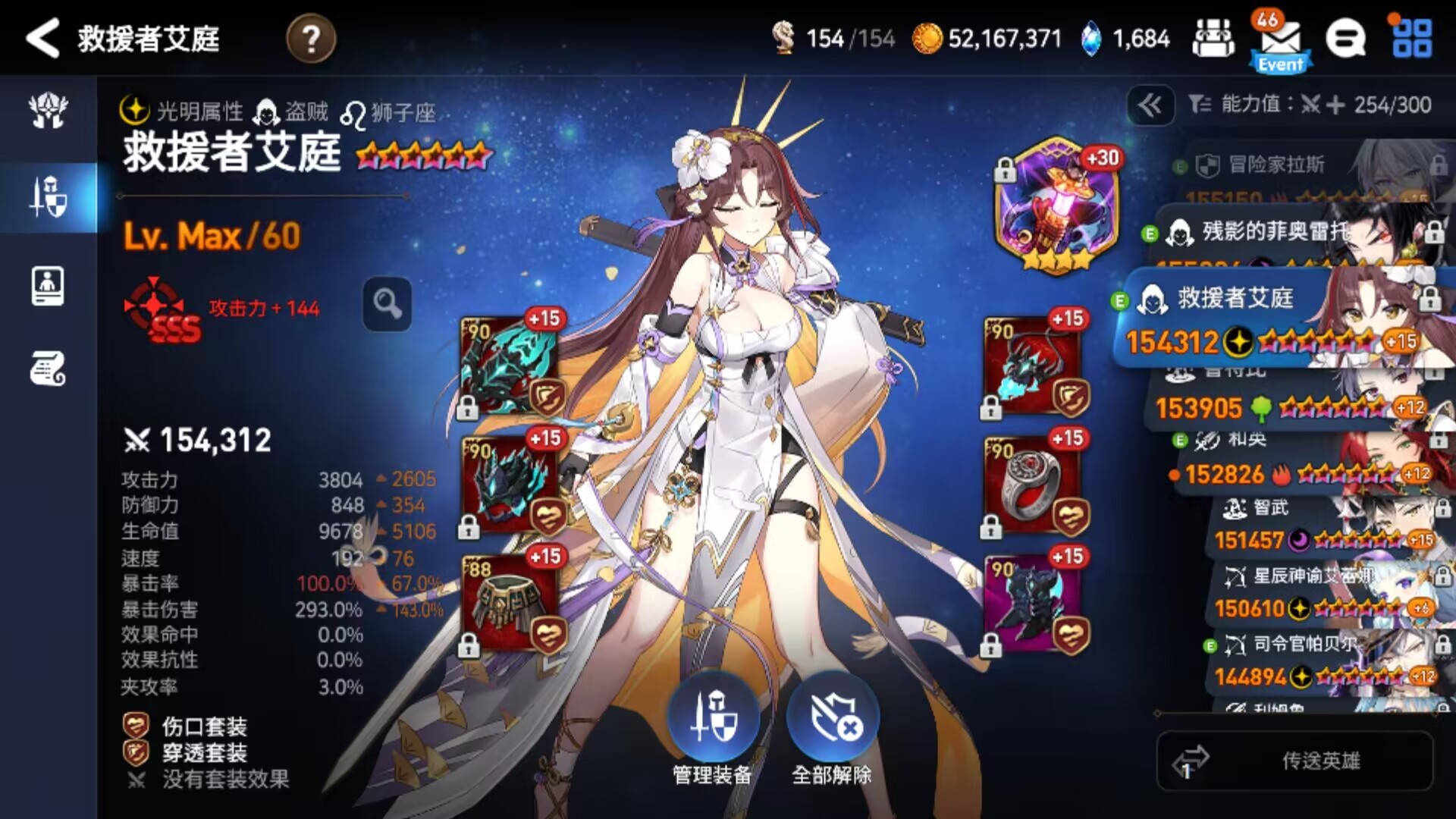Open the blue grid main menu
This screenshot has width=1456, height=819.
(x=1412, y=38)
